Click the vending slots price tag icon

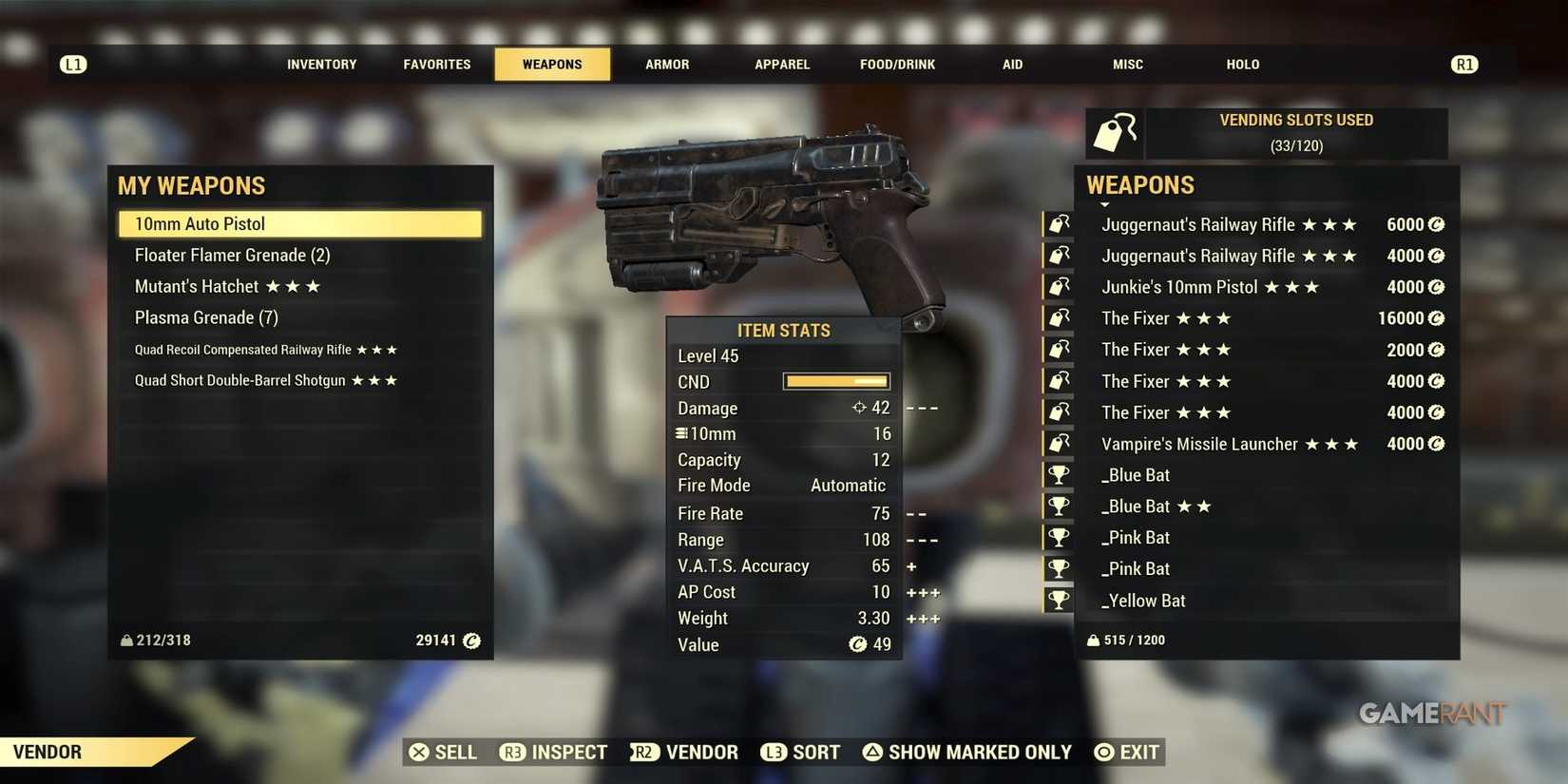(x=1115, y=133)
